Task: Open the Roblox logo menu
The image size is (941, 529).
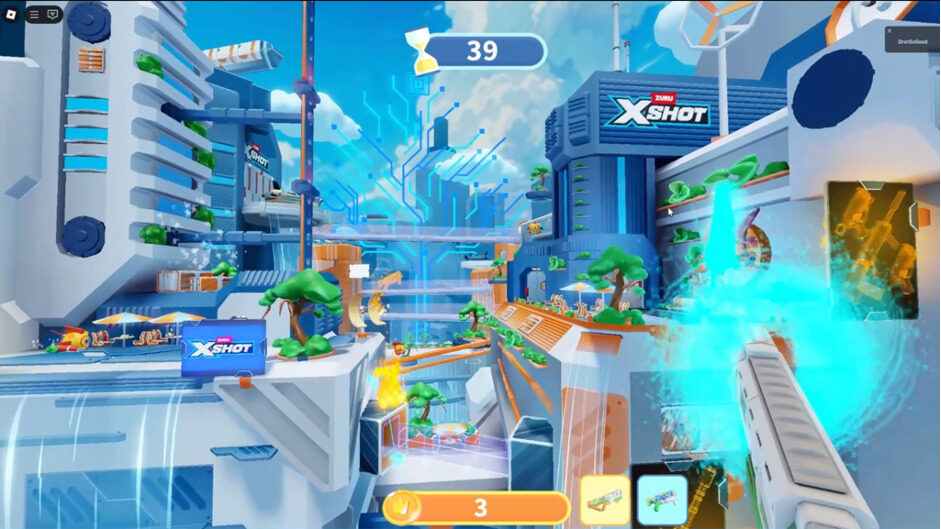Action: tap(12, 14)
